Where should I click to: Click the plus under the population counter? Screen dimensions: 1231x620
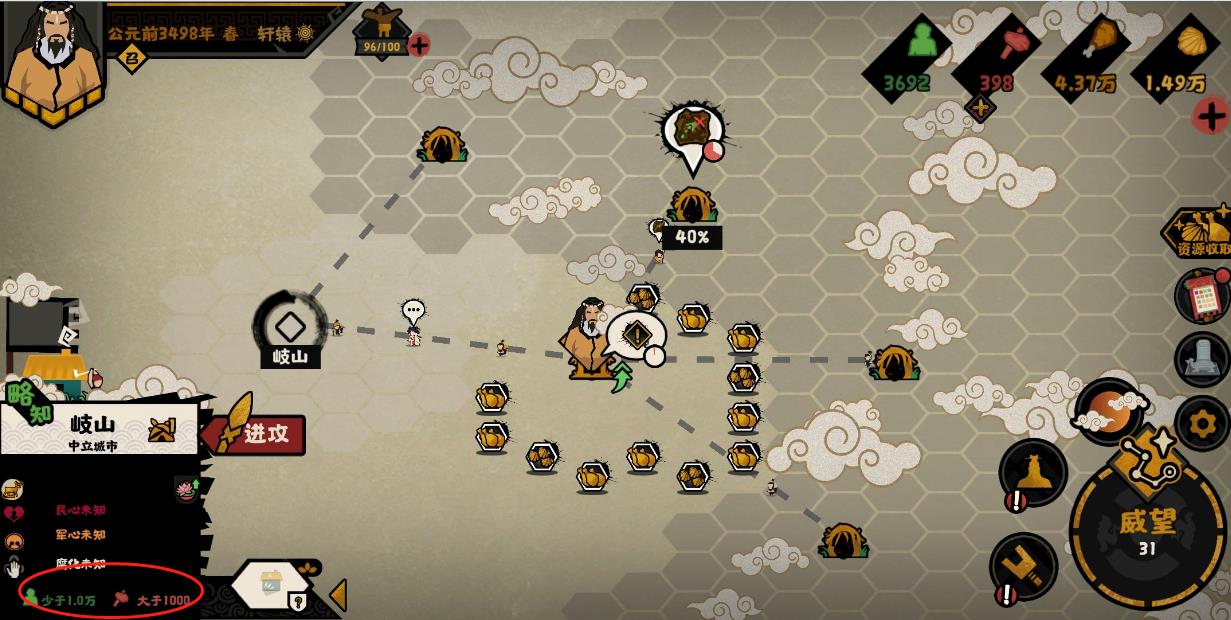click(x=980, y=109)
